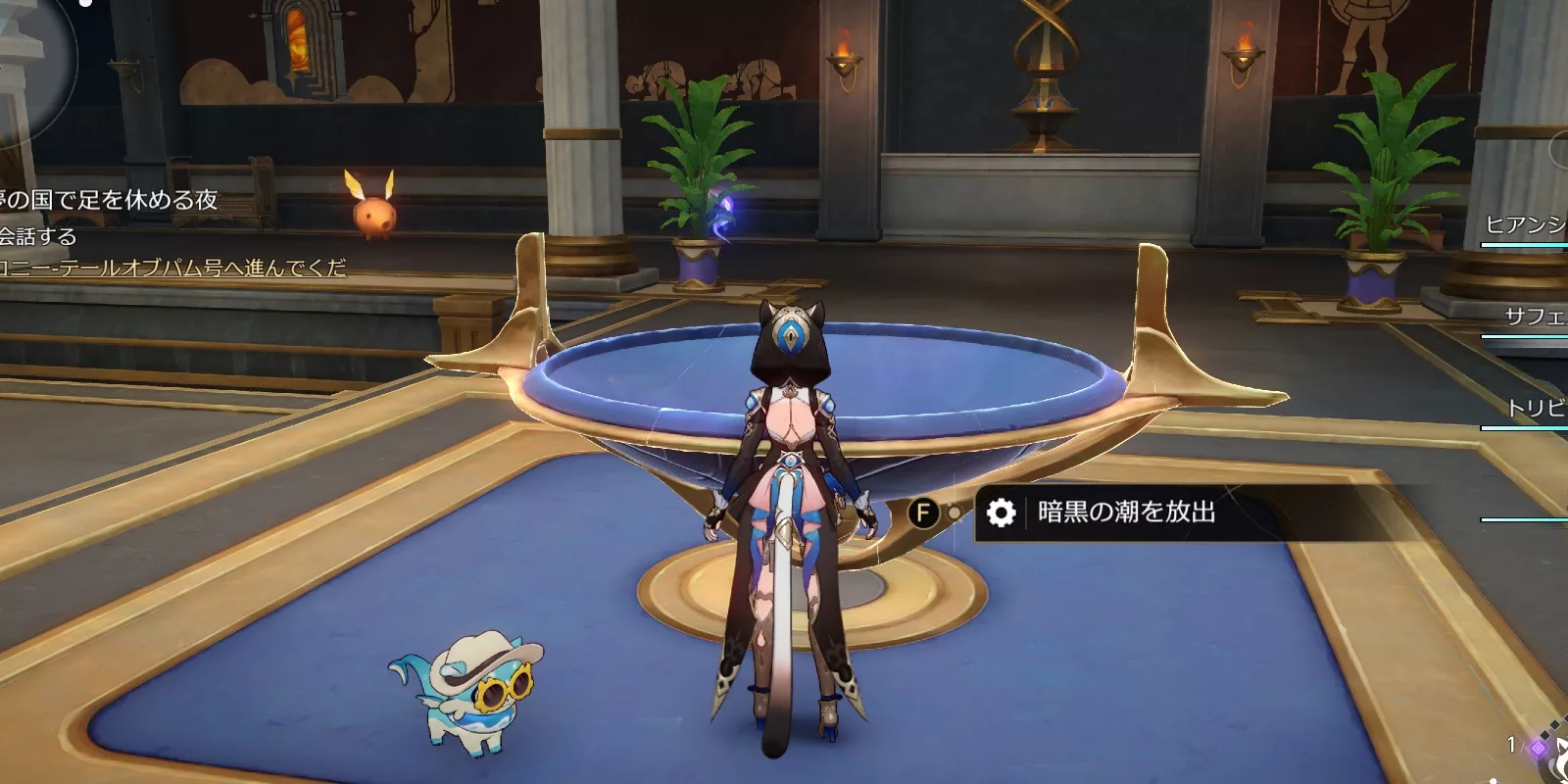Screen dimensions: 1568x784
Task: Select the small dial icon beside the F prompt
Action: [953, 511]
